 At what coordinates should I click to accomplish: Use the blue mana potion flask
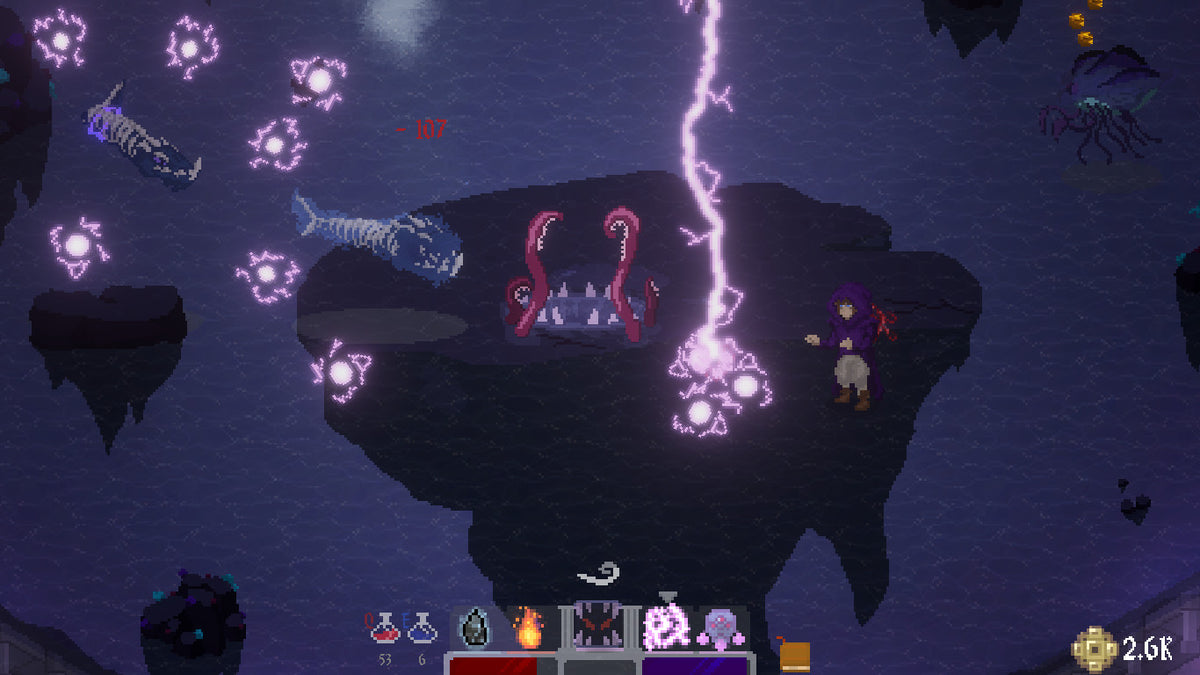coord(421,630)
